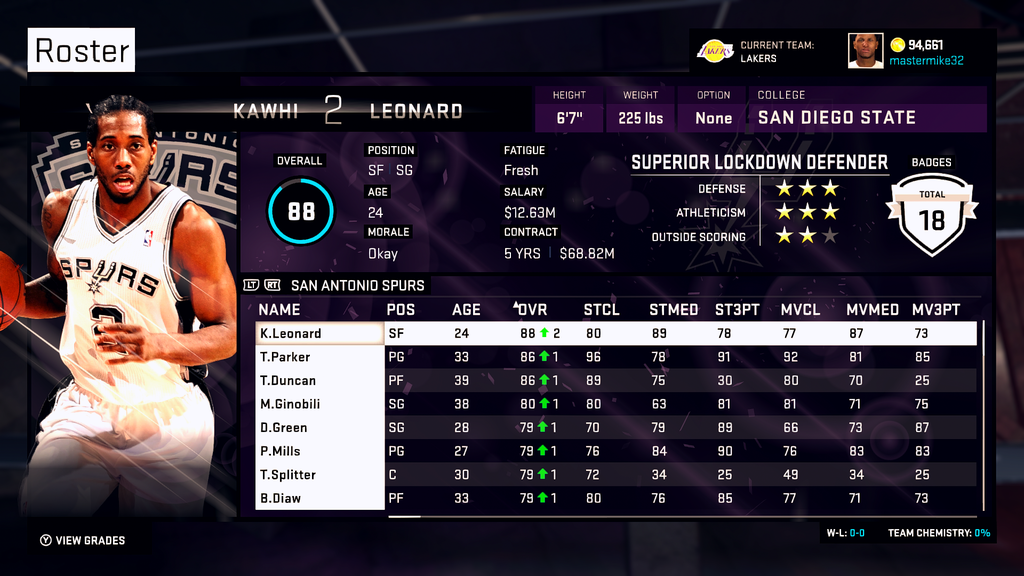Sort roster by the OVR column
The image size is (1024, 576).
pos(533,310)
